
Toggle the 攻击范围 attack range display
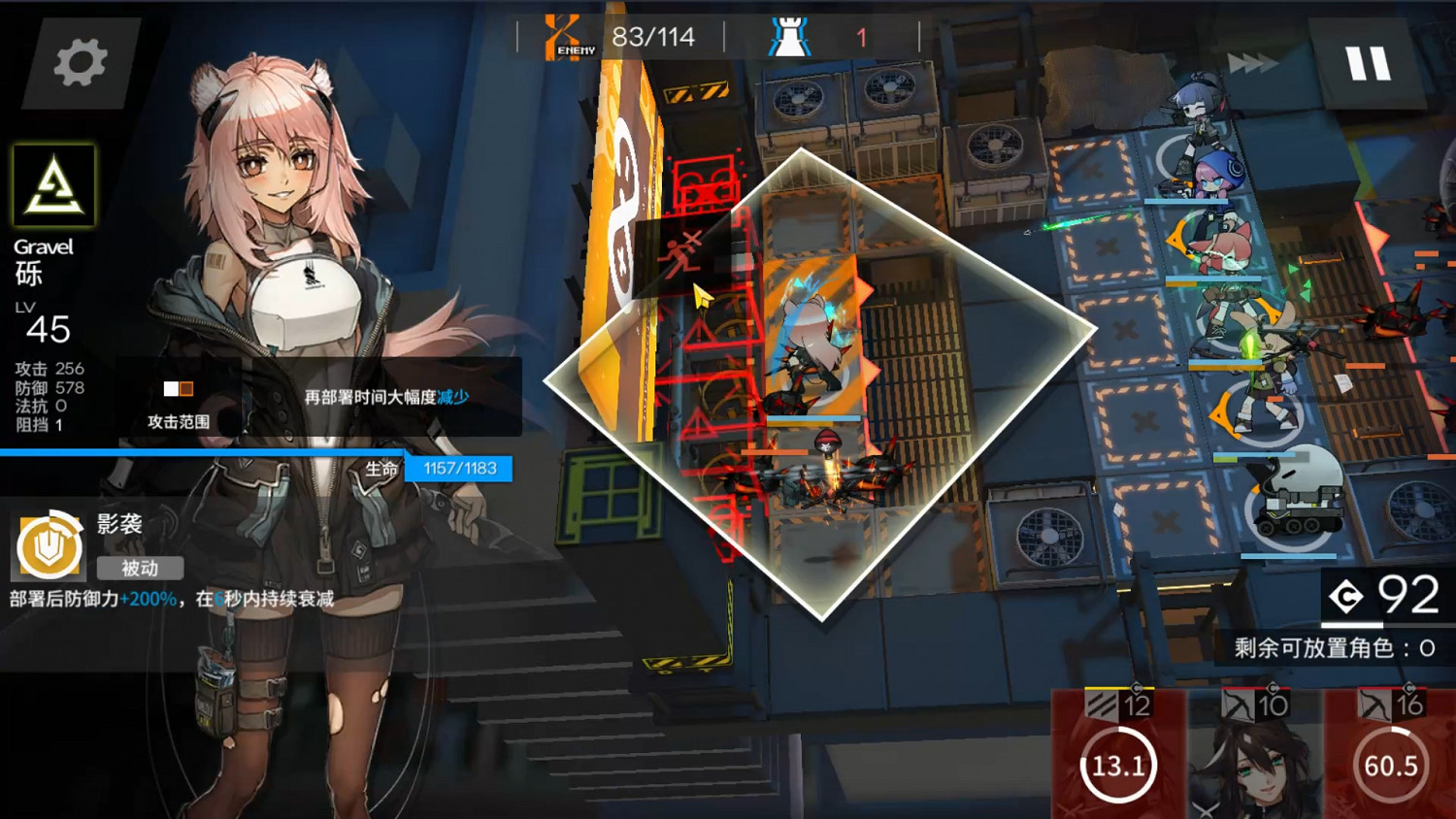pyautogui.click(x=180, y=401)
